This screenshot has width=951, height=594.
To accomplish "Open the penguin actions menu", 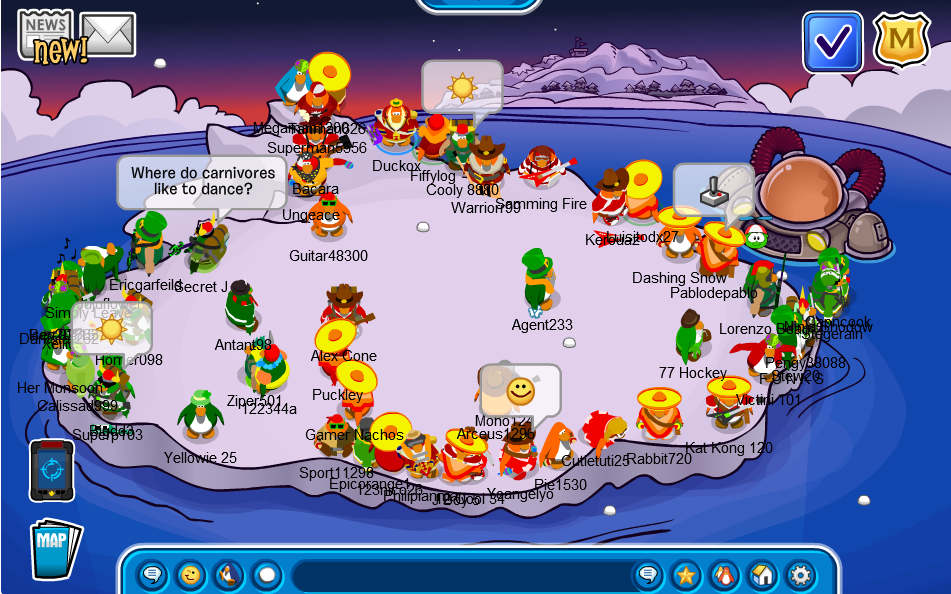I will [x=228, y=575].
